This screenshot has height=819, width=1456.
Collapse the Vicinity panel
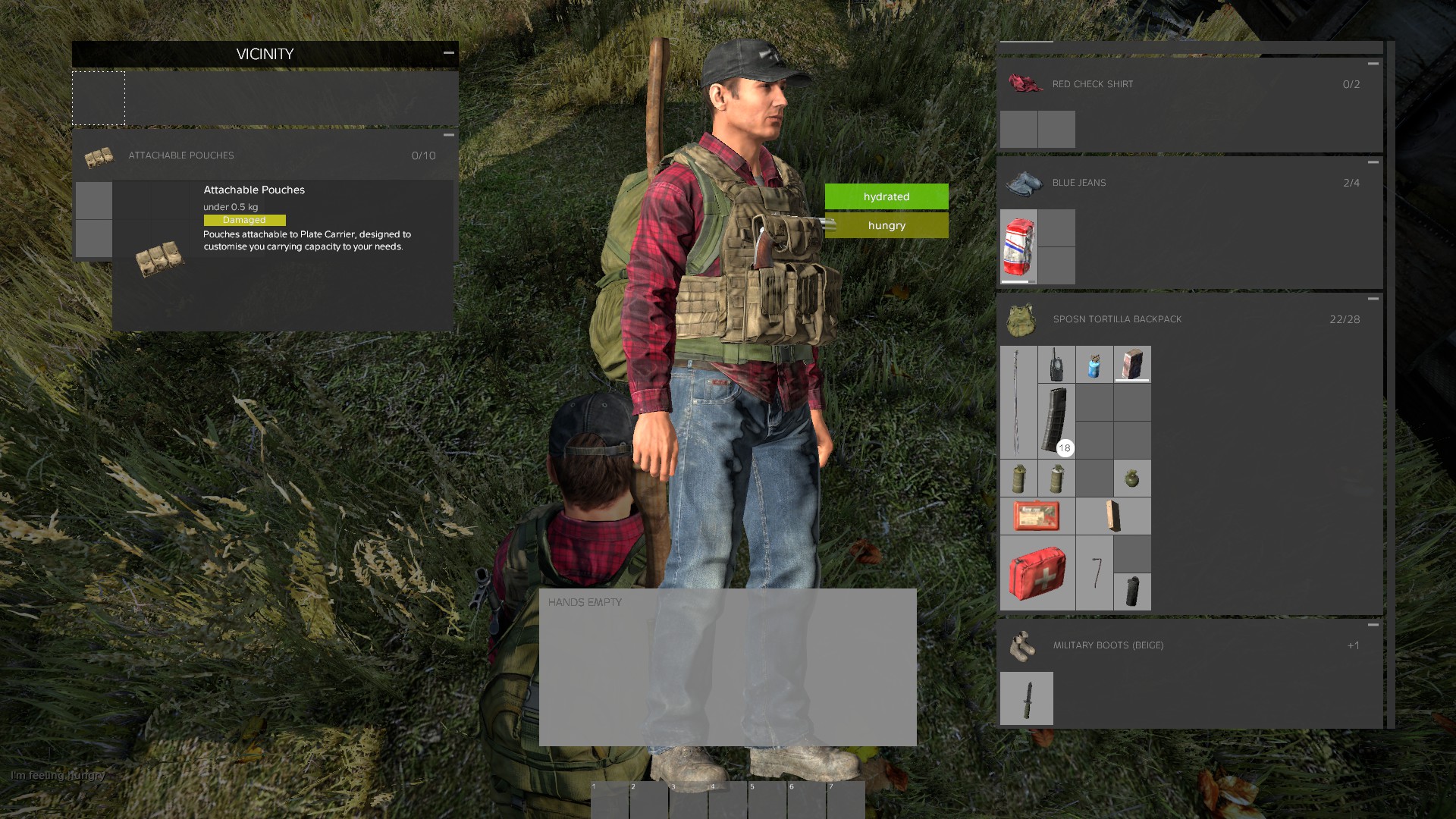pyautogui.click(x=449, y=53)
